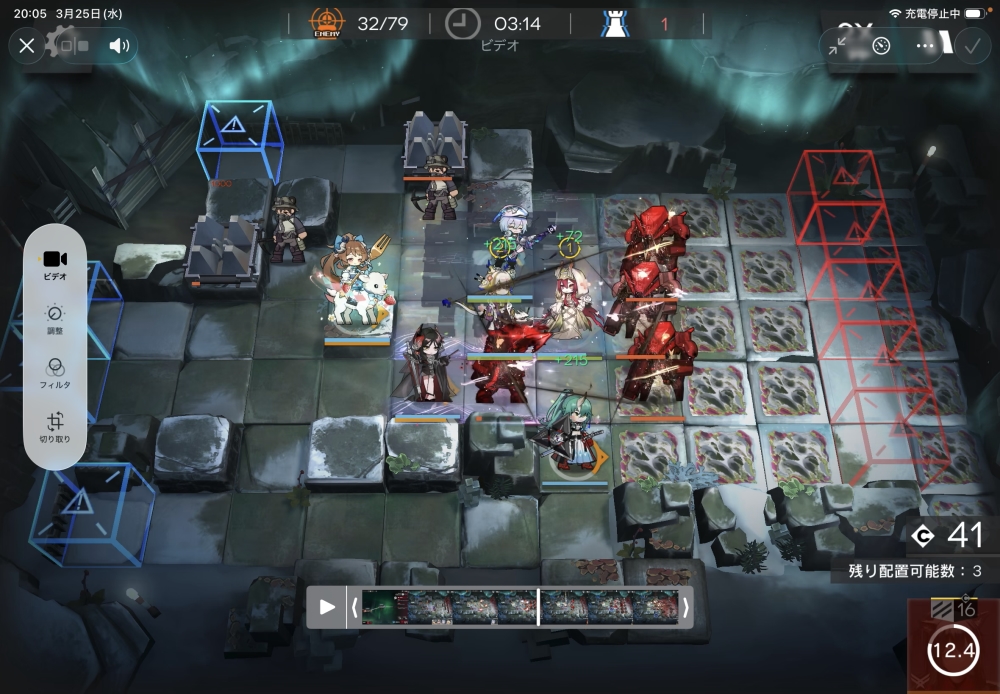Switch to the 調整 adjustment tool

point(55,319)
